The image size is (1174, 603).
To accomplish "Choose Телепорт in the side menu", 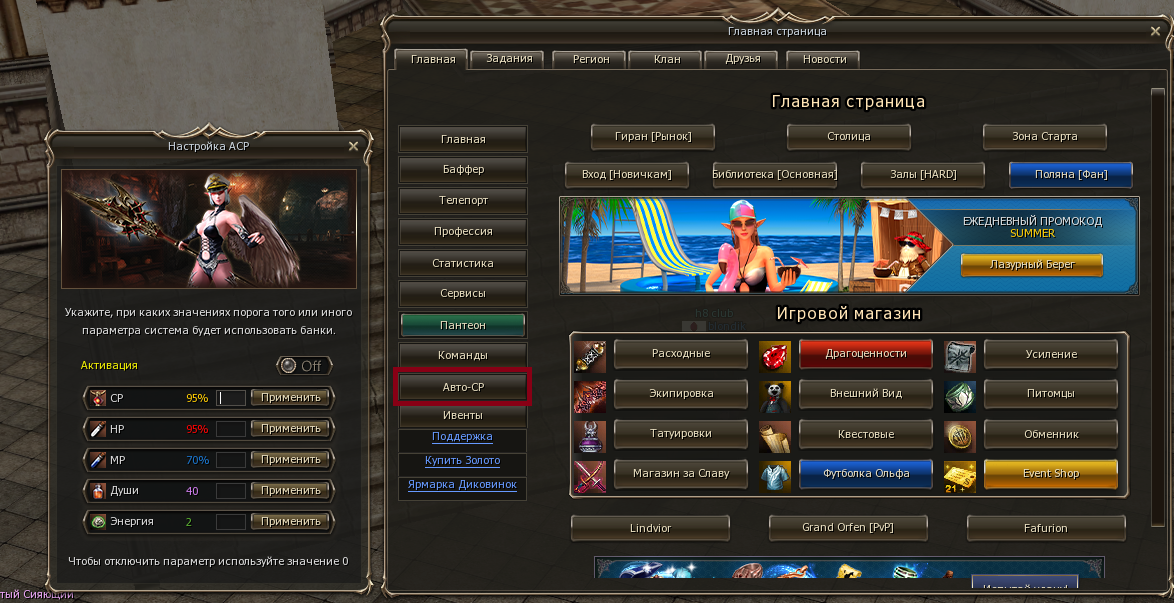I will [x=463, y=201].
